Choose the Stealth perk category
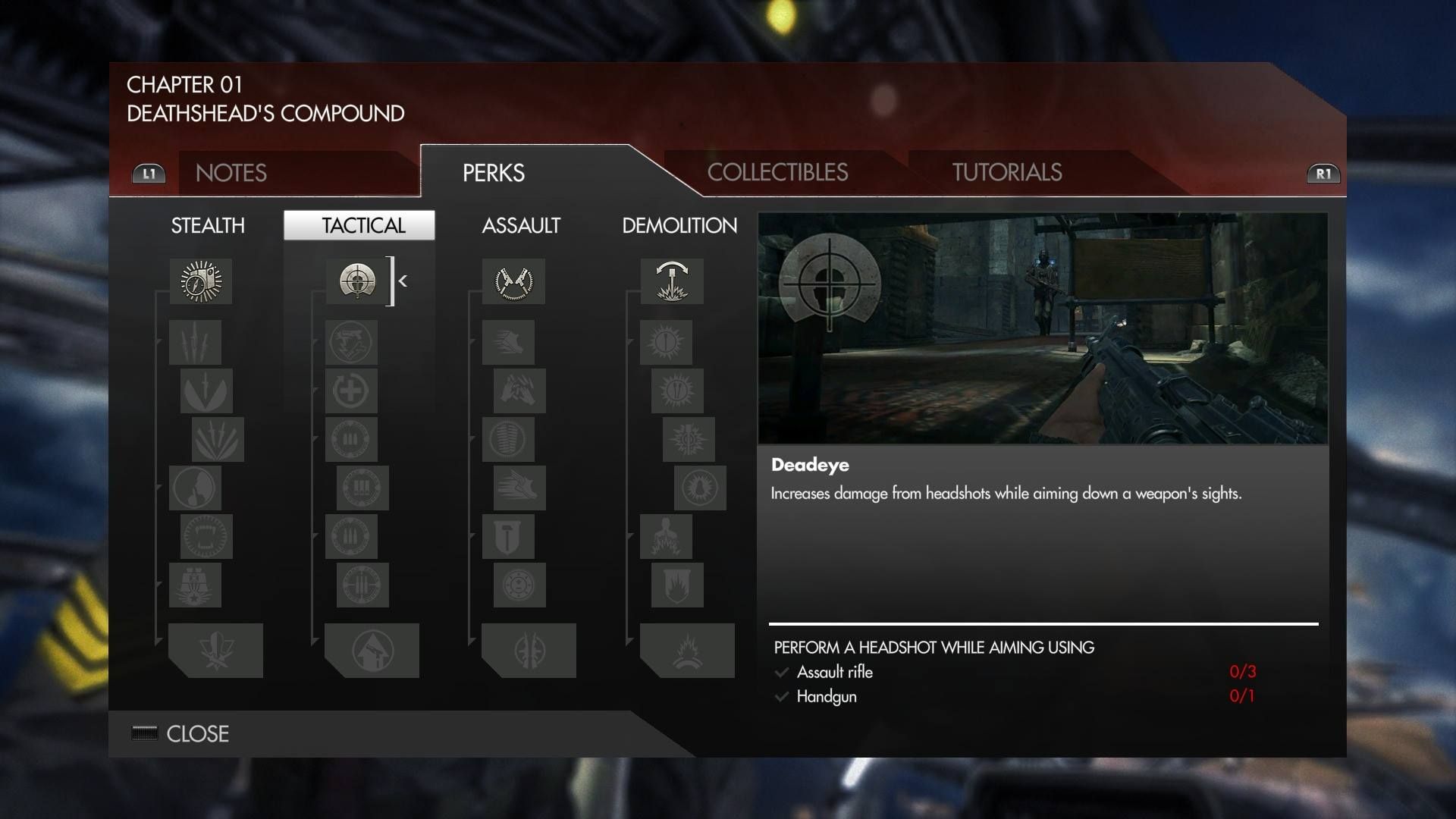1456x819 pixels. [x=208, y=225]
